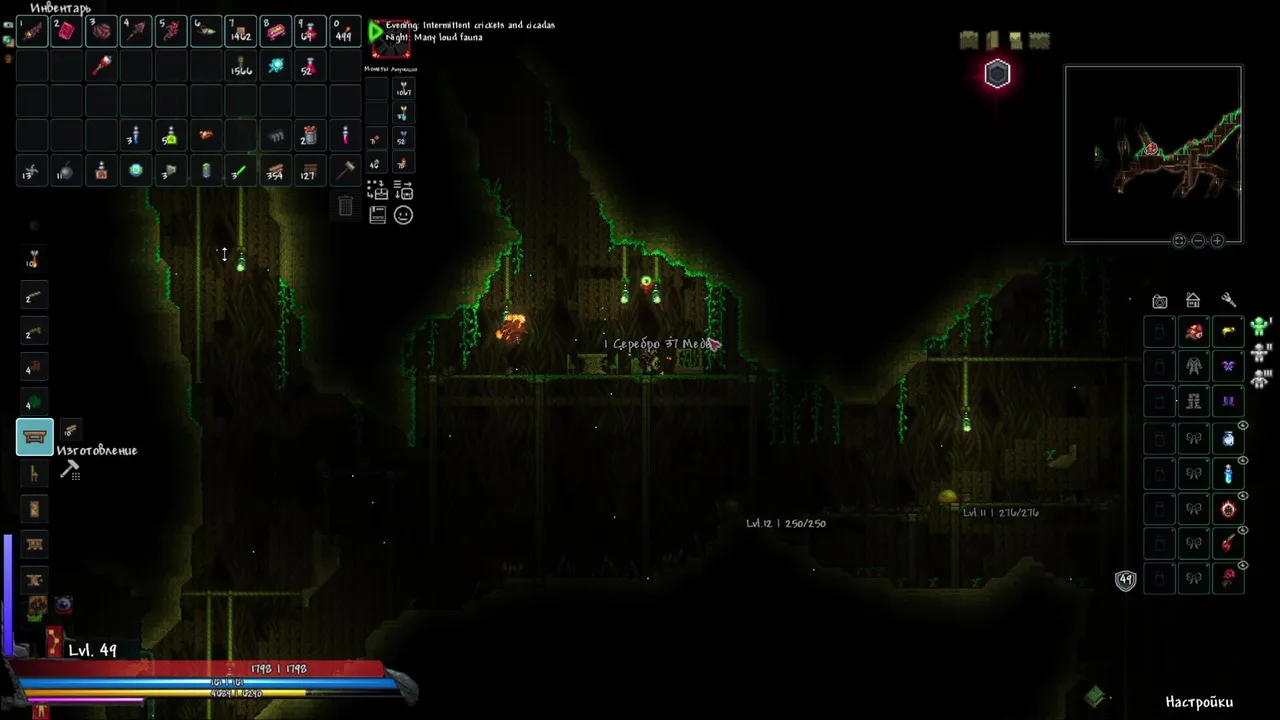Select the red spell book in hotbar slot 2
This screenshot has width=1280, height=720.
66,32
